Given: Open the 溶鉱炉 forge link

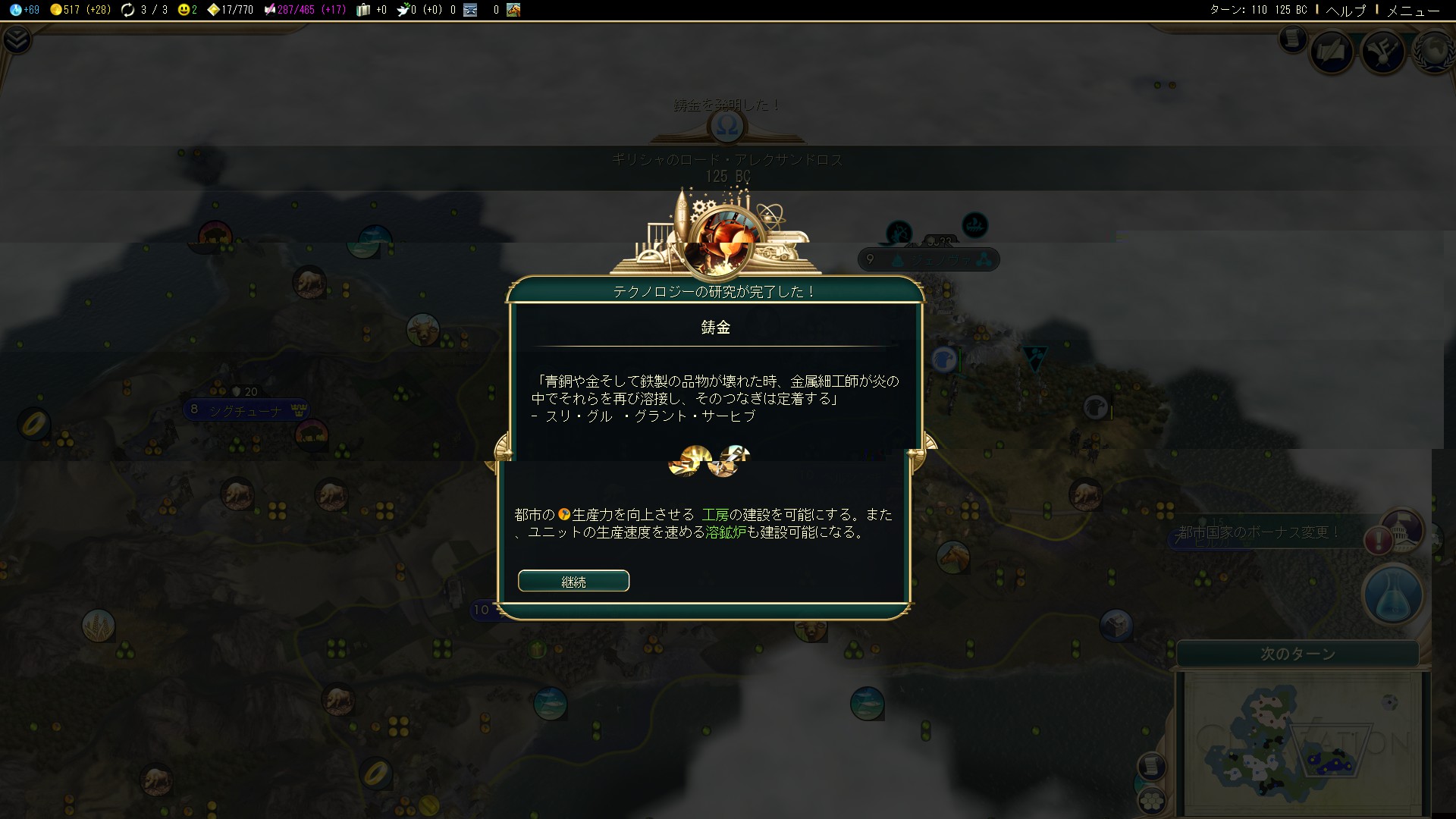Looking at the screenshot, I should click(726, 532).
